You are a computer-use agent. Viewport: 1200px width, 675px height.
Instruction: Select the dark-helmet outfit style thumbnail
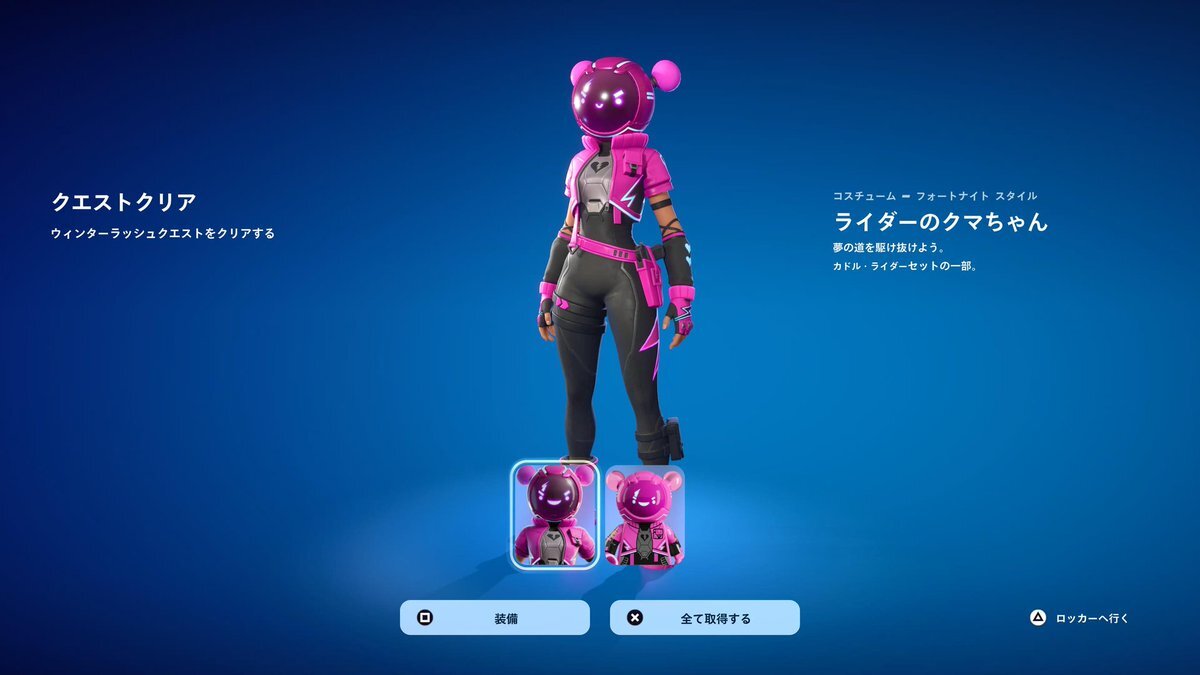coord(555,515)
